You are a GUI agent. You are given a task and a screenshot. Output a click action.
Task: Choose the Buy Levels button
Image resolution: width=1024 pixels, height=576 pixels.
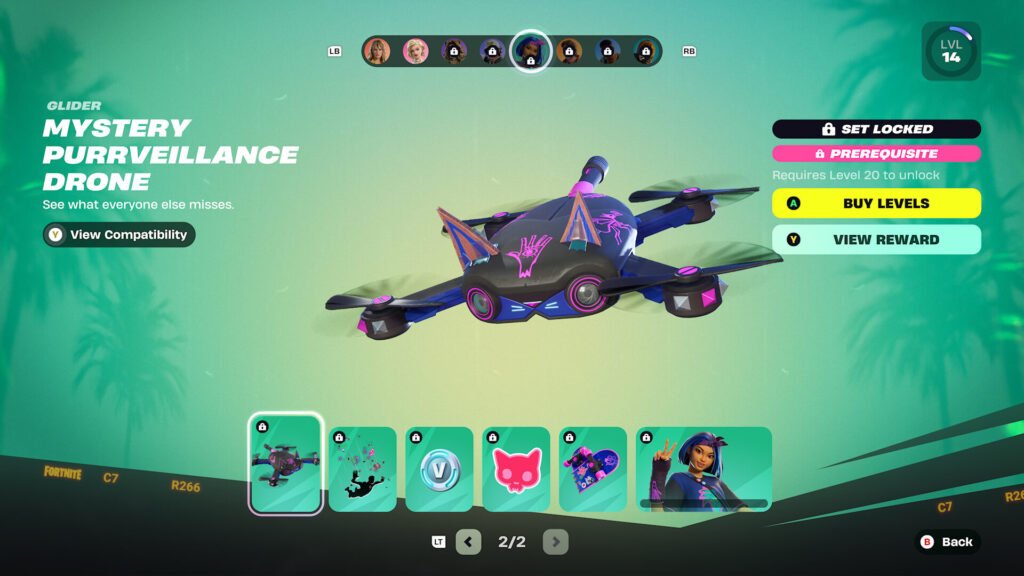tap(876, 203)
